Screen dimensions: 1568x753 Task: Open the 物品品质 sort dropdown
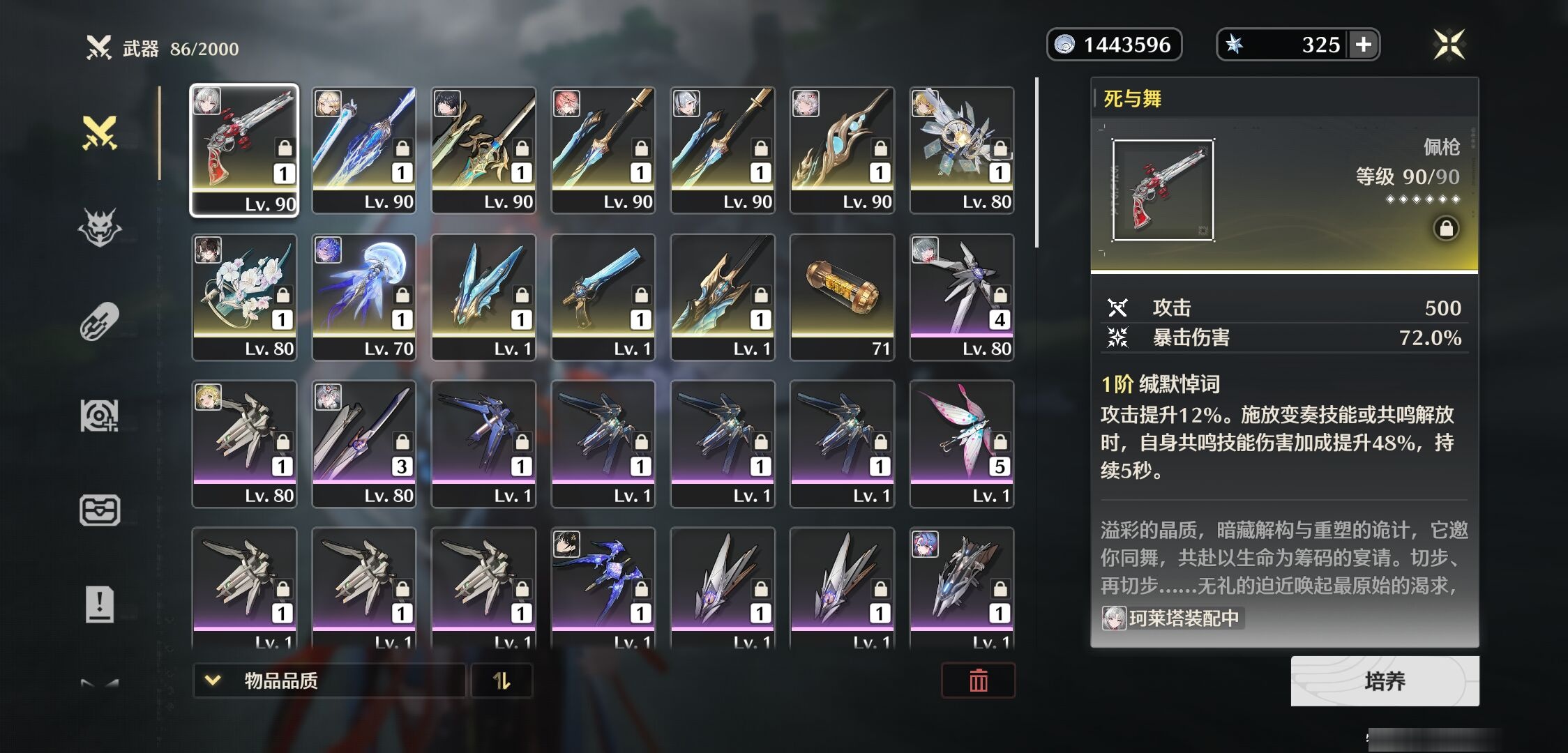coord(329,680)
